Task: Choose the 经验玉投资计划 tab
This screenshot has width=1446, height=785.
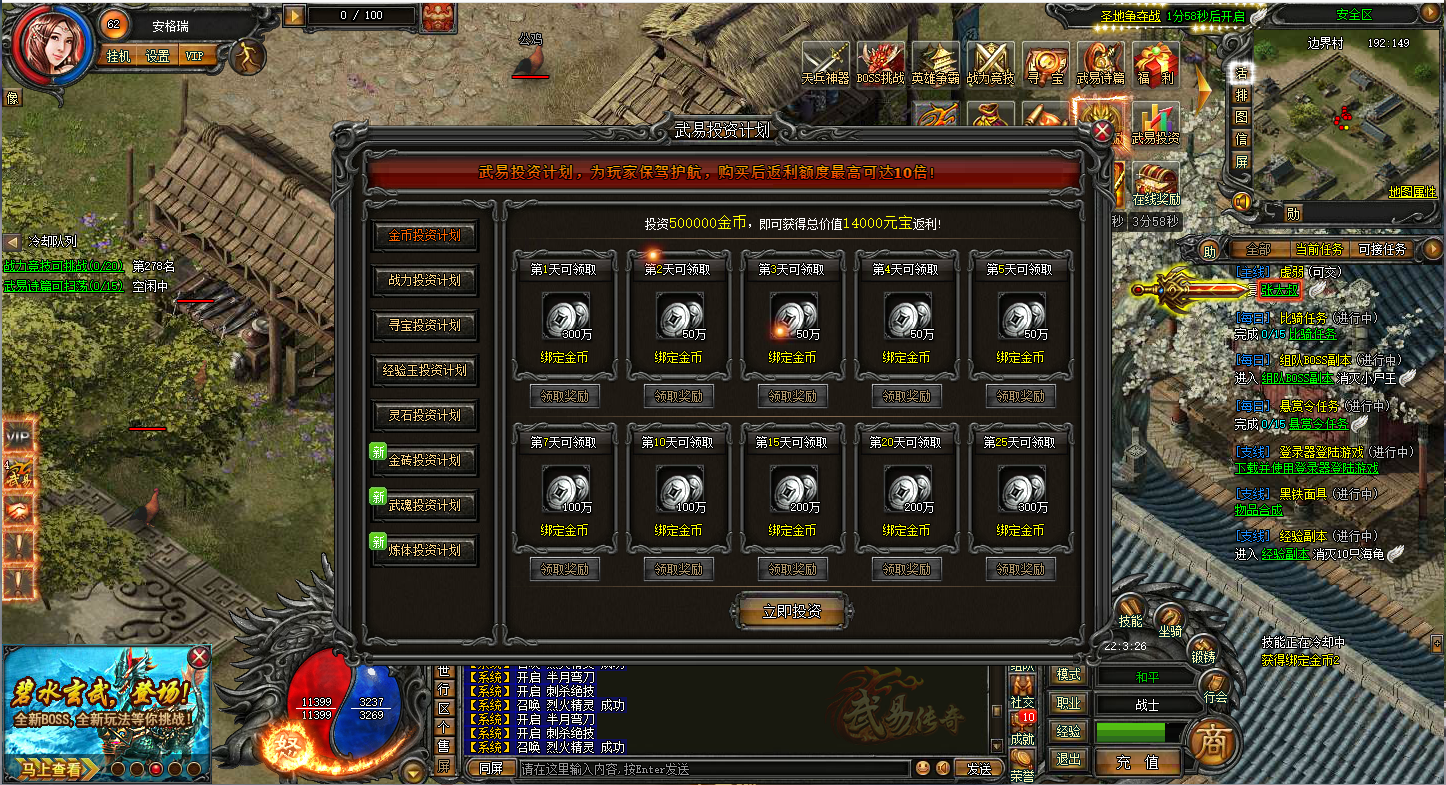Action: [425, 371]
